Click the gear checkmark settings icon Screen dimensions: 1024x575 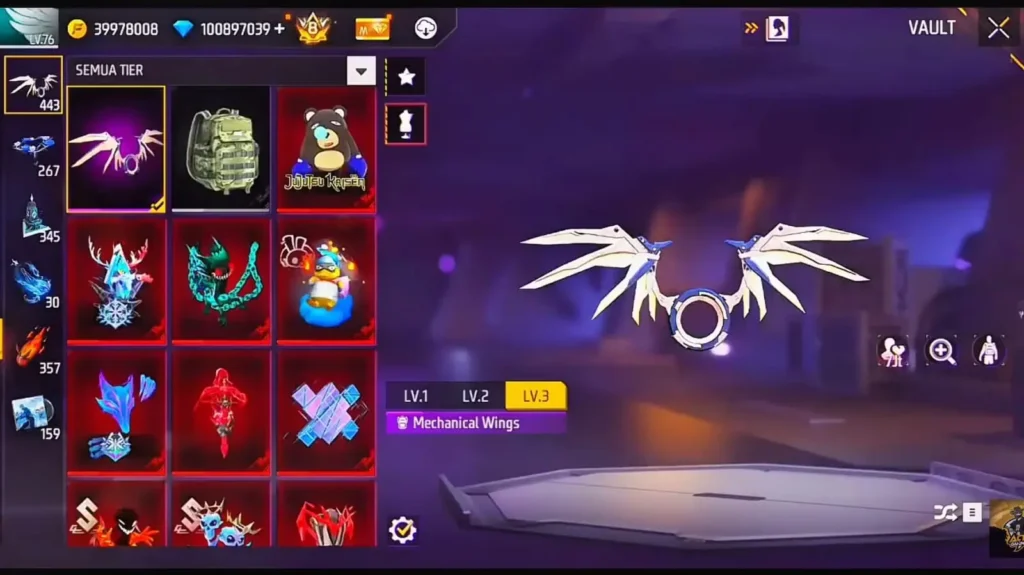tap(402, 529)
